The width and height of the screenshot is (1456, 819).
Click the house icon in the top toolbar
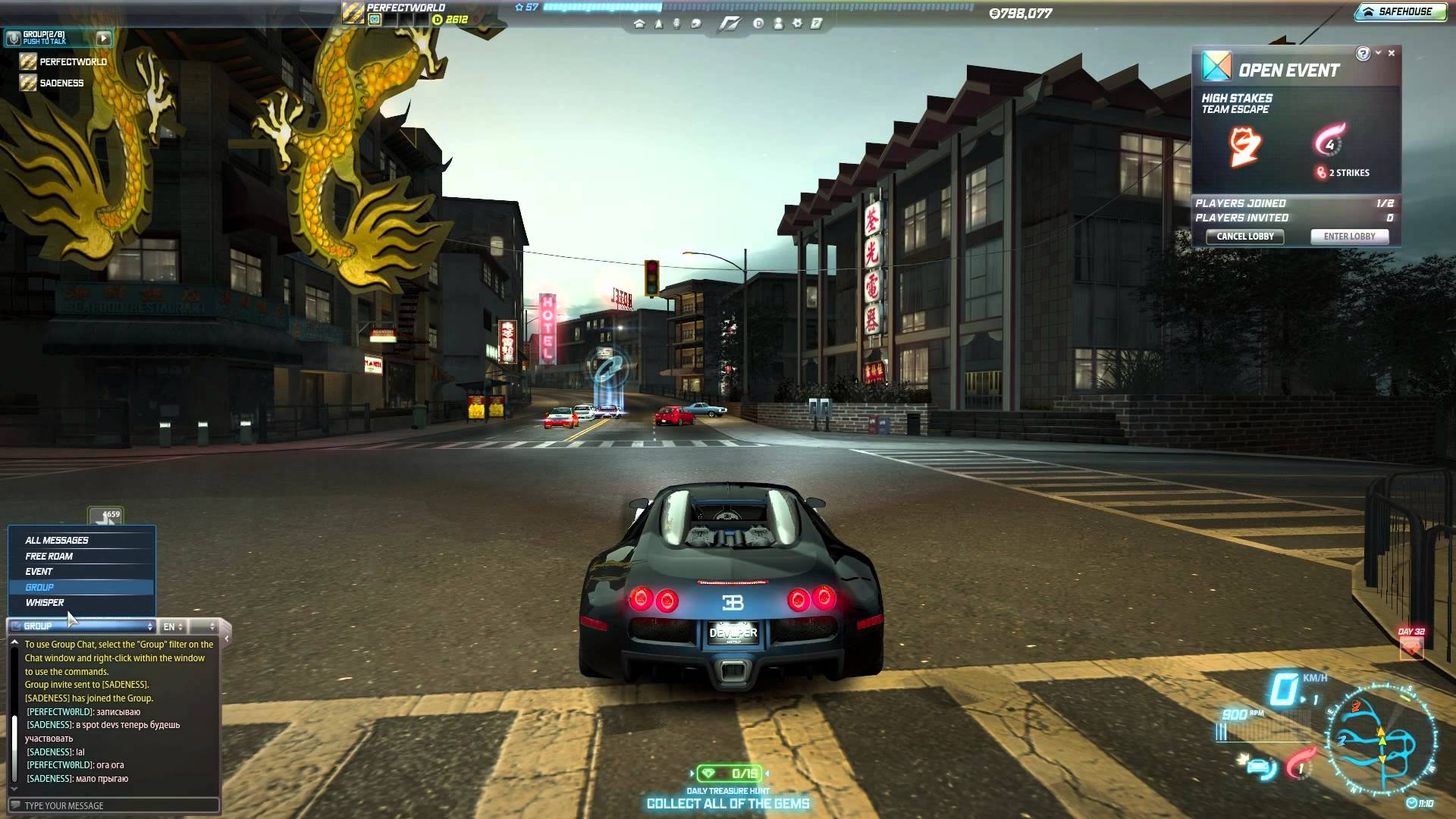point(639,24)
